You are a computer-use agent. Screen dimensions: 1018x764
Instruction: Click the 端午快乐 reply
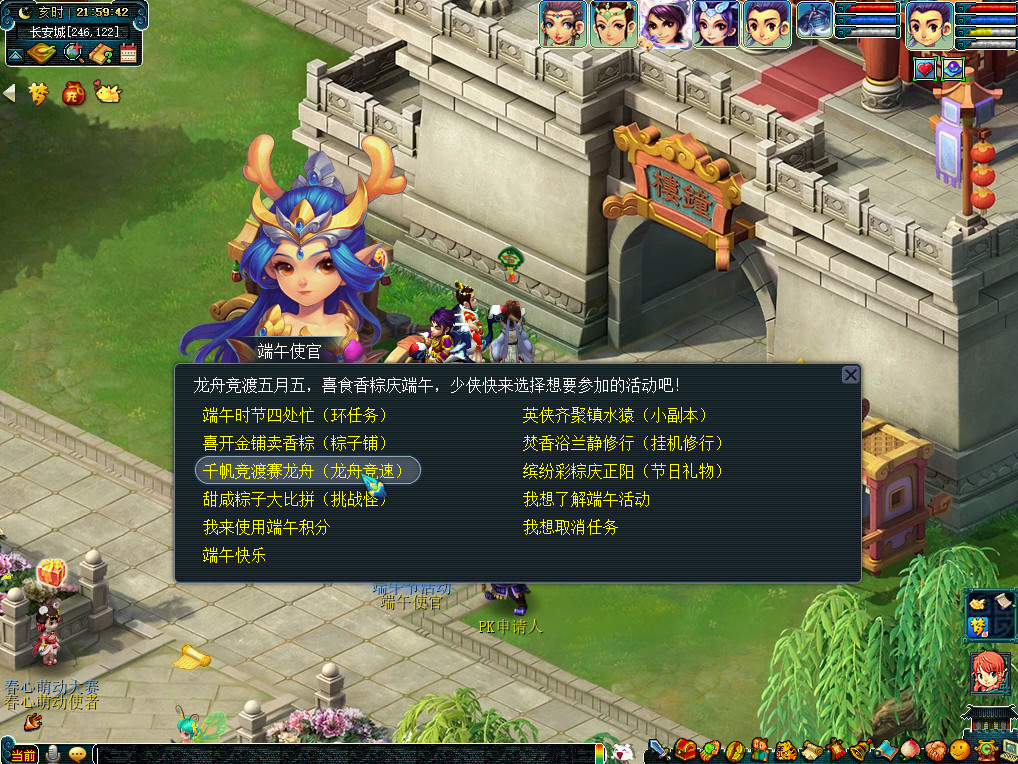234,555
